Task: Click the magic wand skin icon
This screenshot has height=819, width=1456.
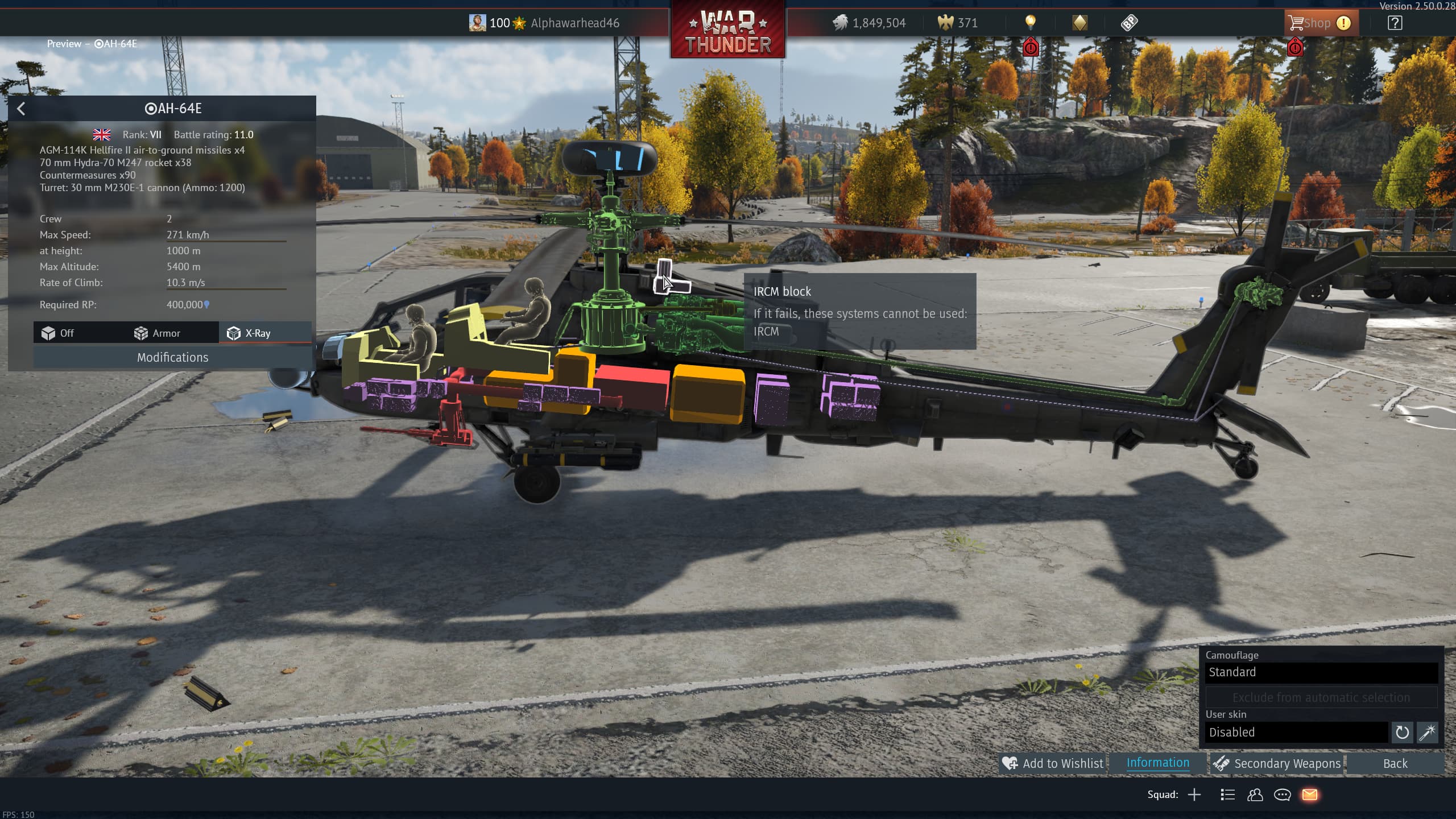Action: 1427,733
